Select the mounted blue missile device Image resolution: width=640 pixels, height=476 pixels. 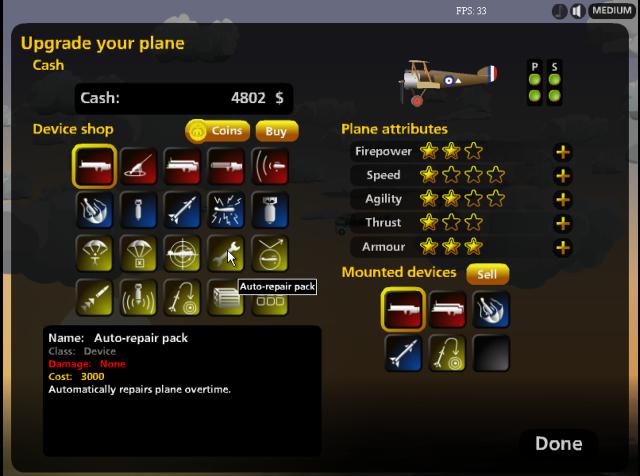(x=403, y=353)
